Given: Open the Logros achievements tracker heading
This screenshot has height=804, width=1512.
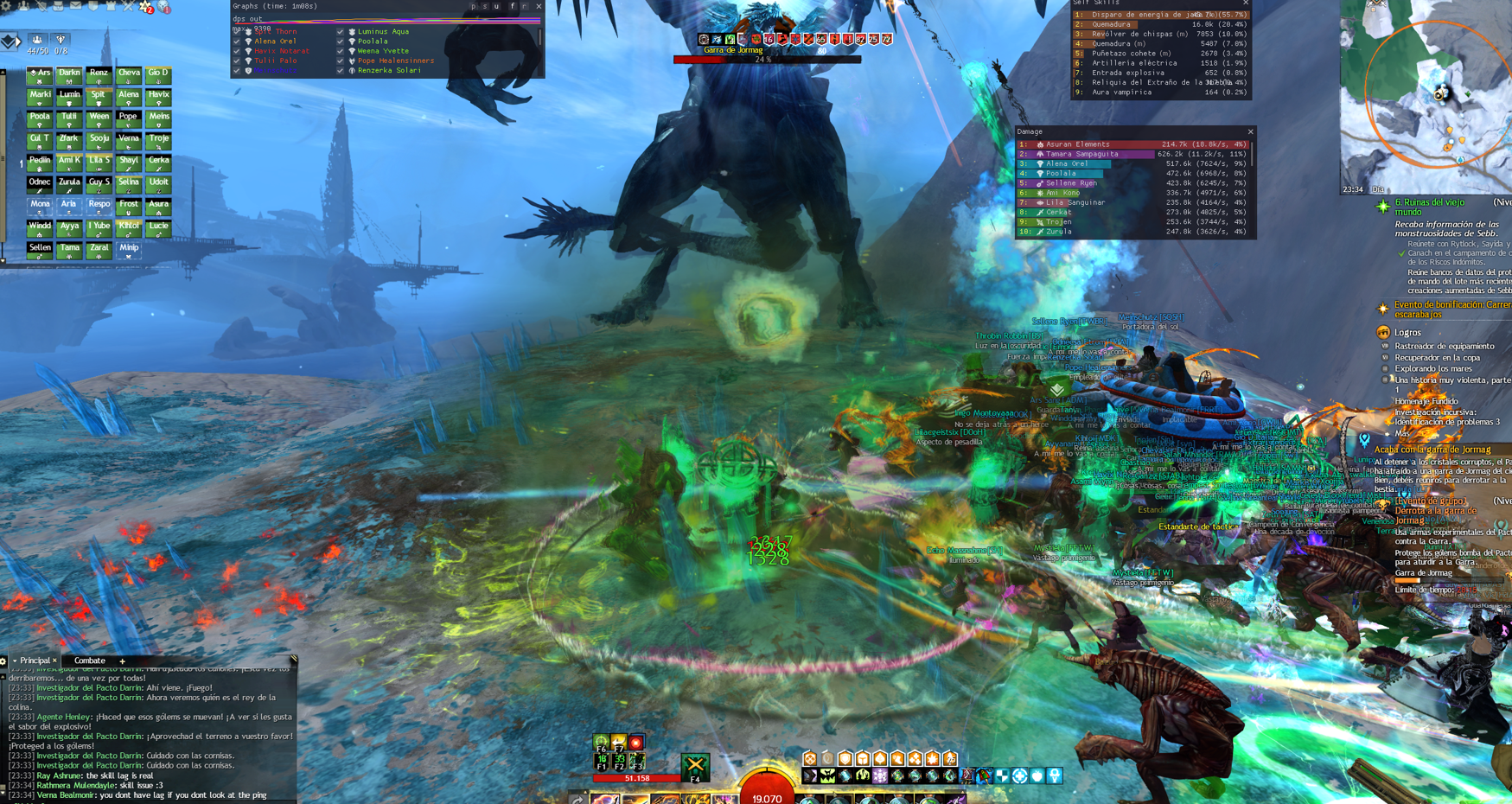Looking at the screenshot, I should coord(1407,333).
